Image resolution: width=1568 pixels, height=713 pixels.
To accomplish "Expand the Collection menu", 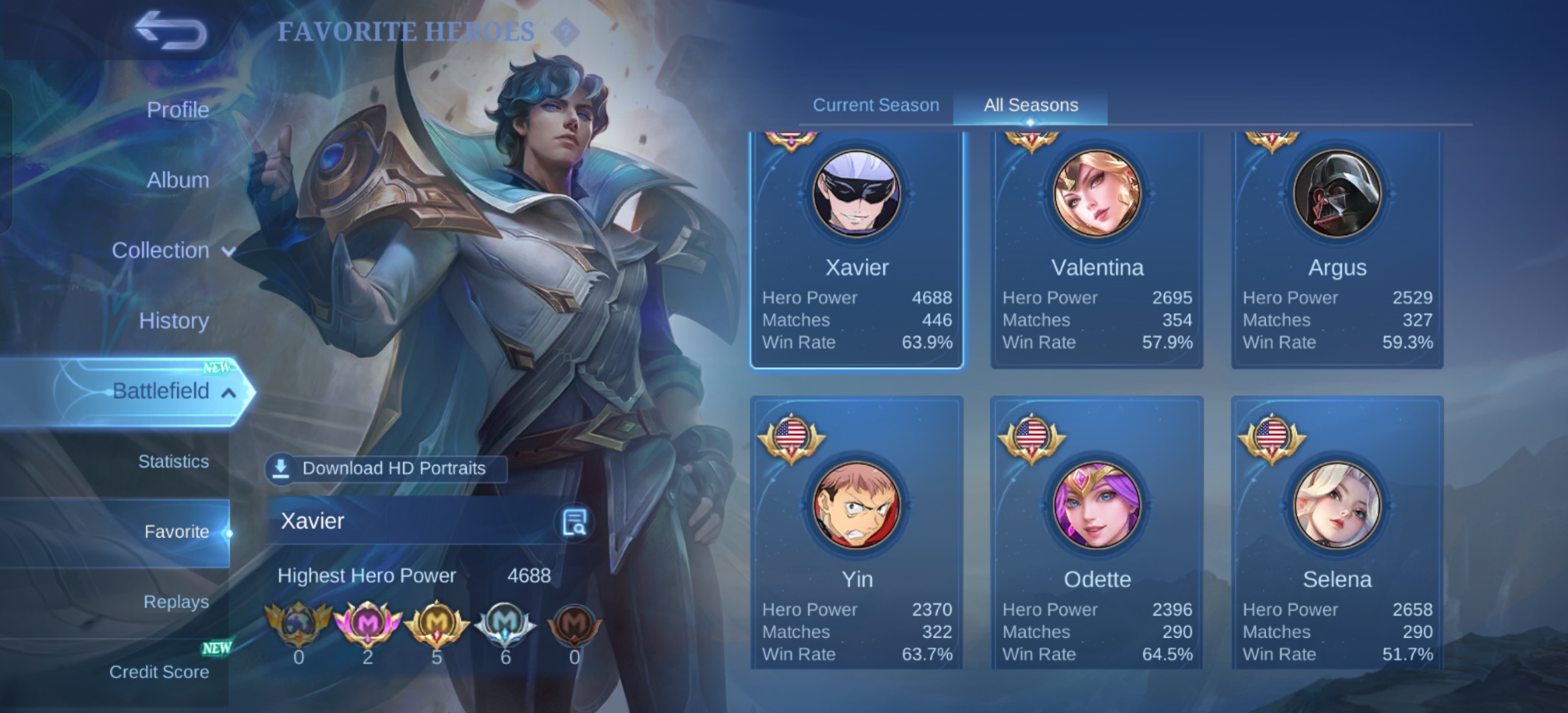I will (172, 250).
